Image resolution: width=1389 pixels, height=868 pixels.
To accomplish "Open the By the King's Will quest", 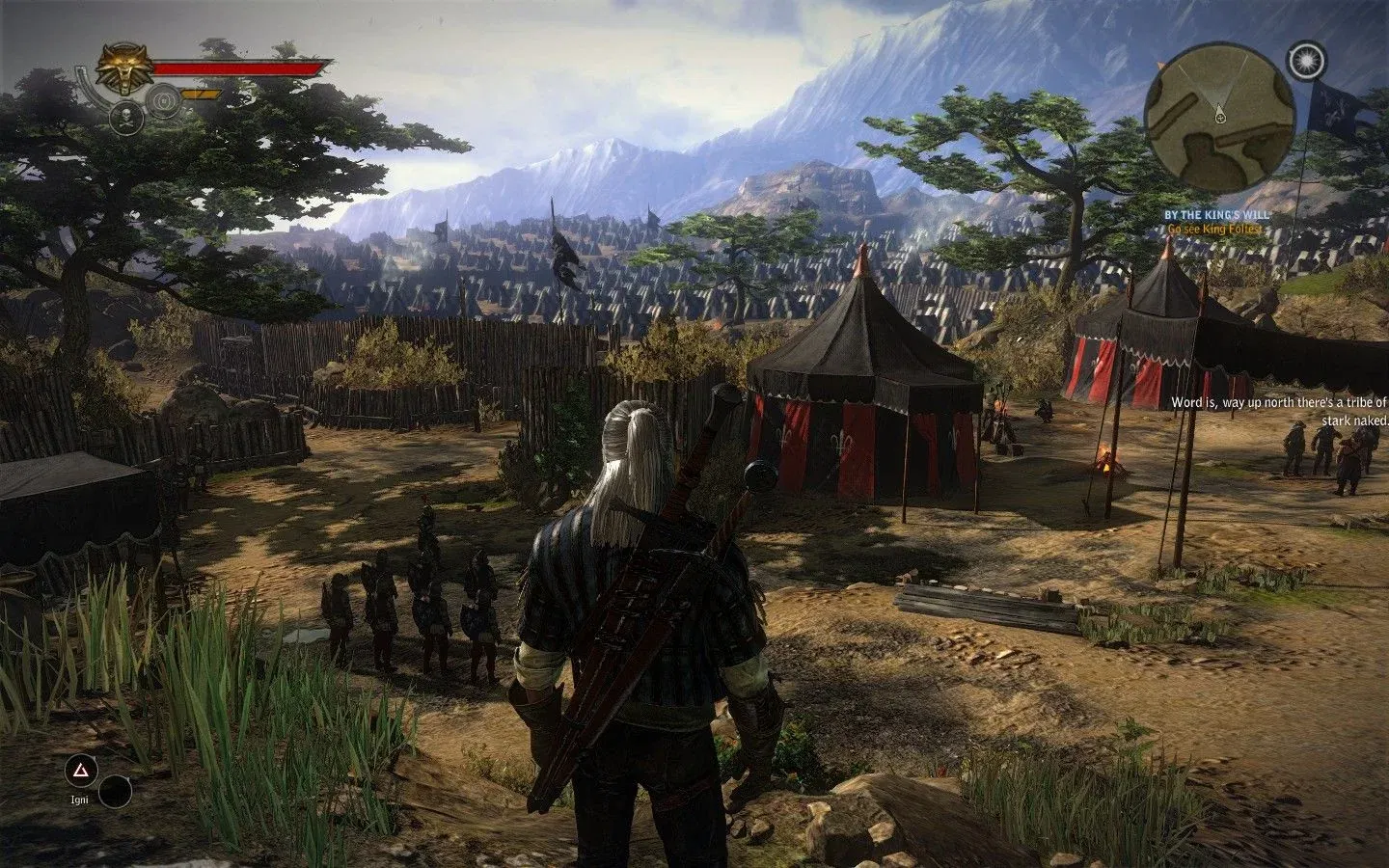I will coord(1215,213).
